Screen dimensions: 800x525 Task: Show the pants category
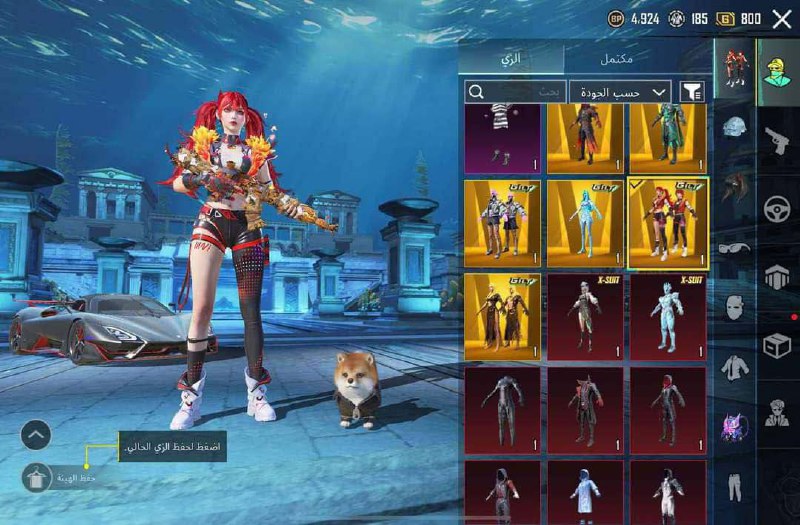pos(735,485)
